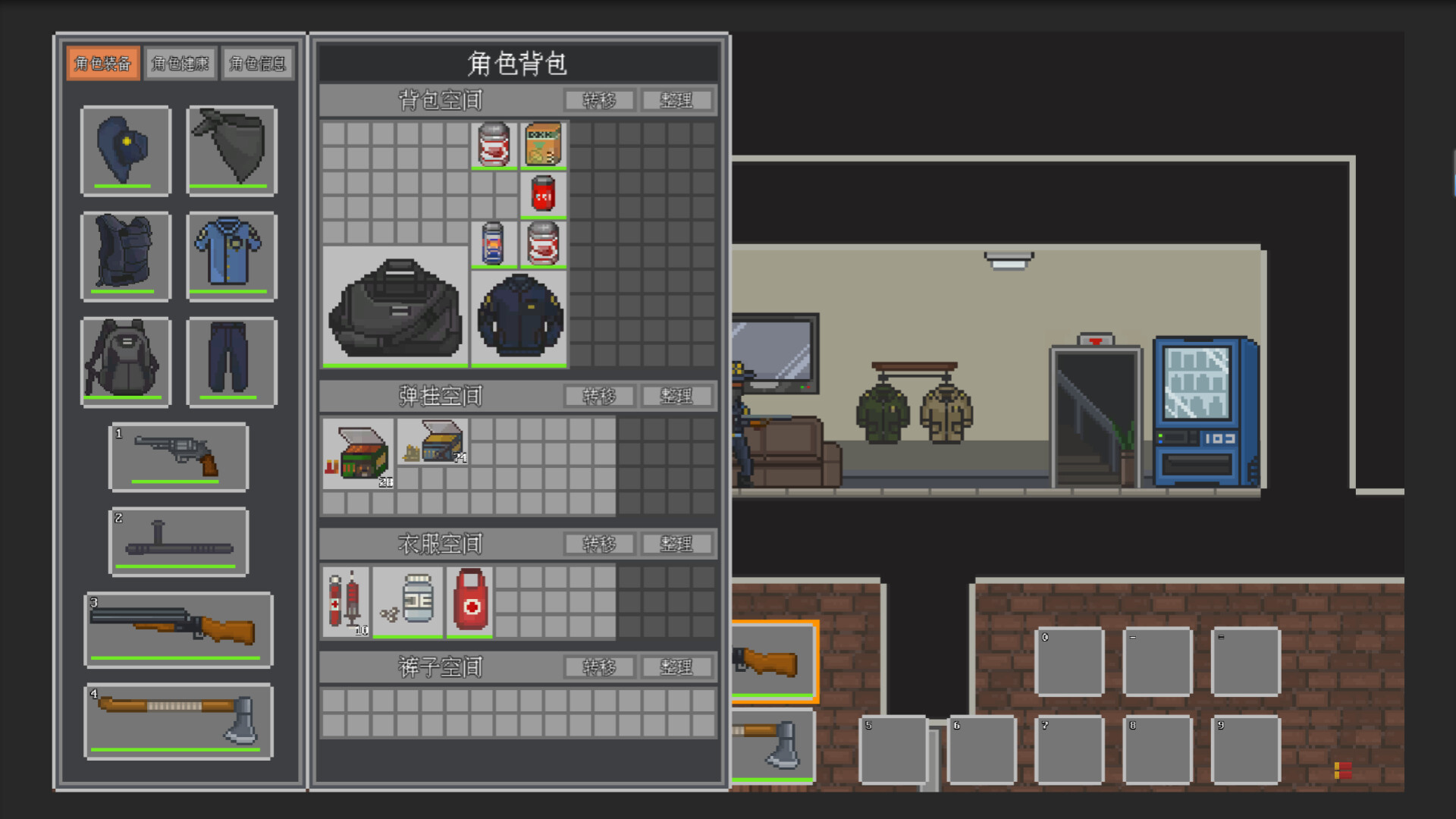
Task: Select the equipped police hat icon
Action: tap(126, 150)
